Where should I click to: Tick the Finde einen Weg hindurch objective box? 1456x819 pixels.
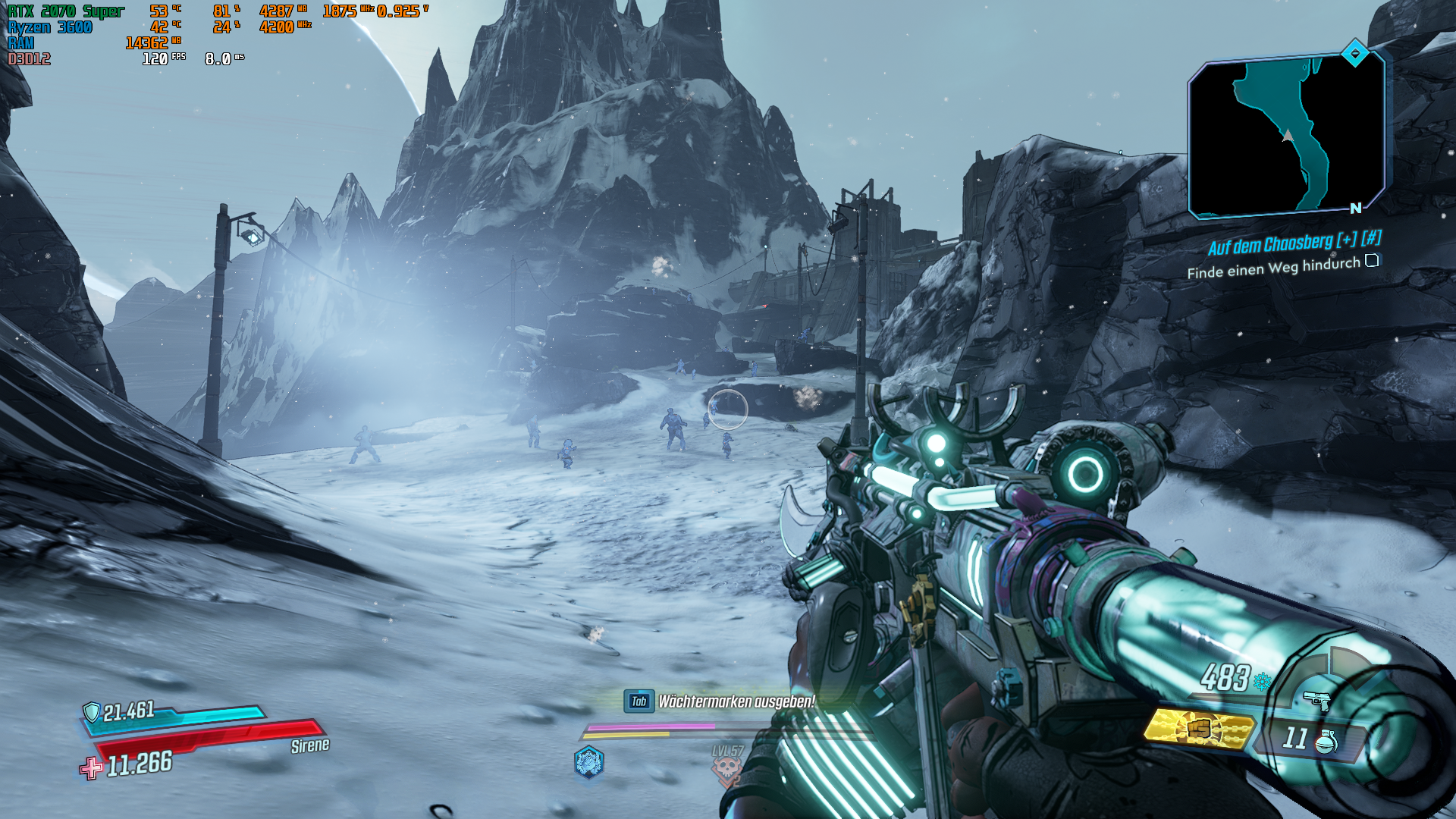point(1372,261)
